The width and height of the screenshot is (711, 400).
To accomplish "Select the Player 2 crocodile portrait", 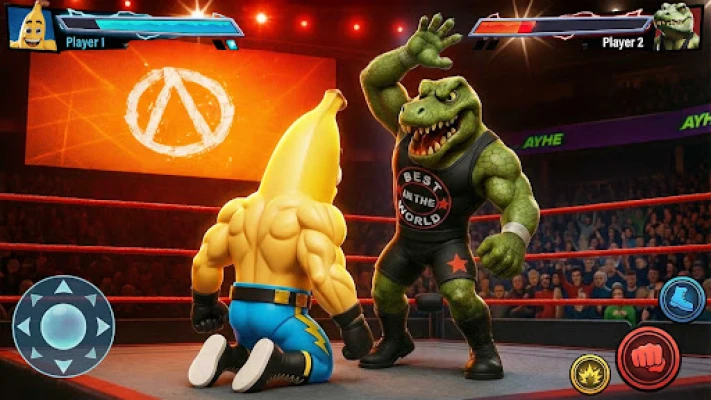I will (x=677, y=25).
